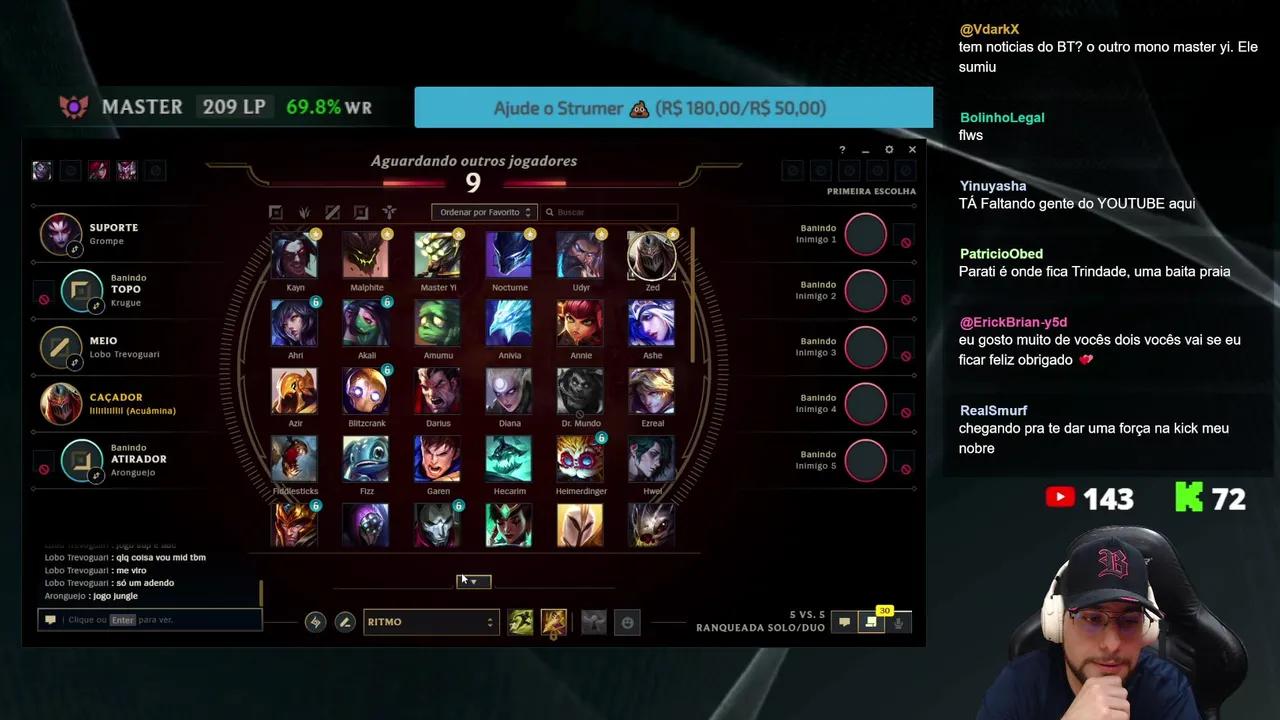Select the Ignite summoner spell icon
This screenshot has height=720, width=1280.
[x=554, y=621]
